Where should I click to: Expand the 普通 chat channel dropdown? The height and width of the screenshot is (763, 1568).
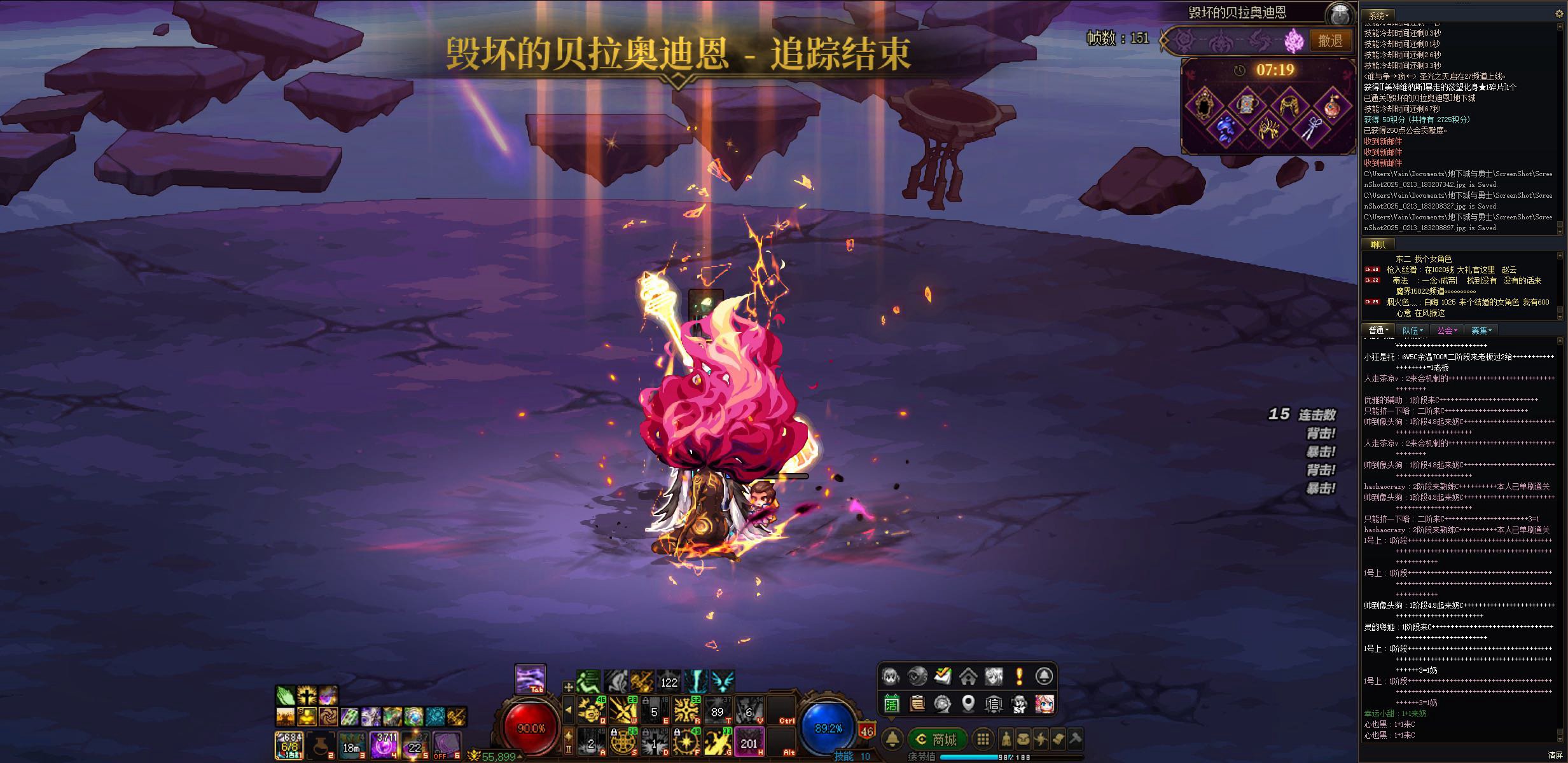(x=1378, y=330)
